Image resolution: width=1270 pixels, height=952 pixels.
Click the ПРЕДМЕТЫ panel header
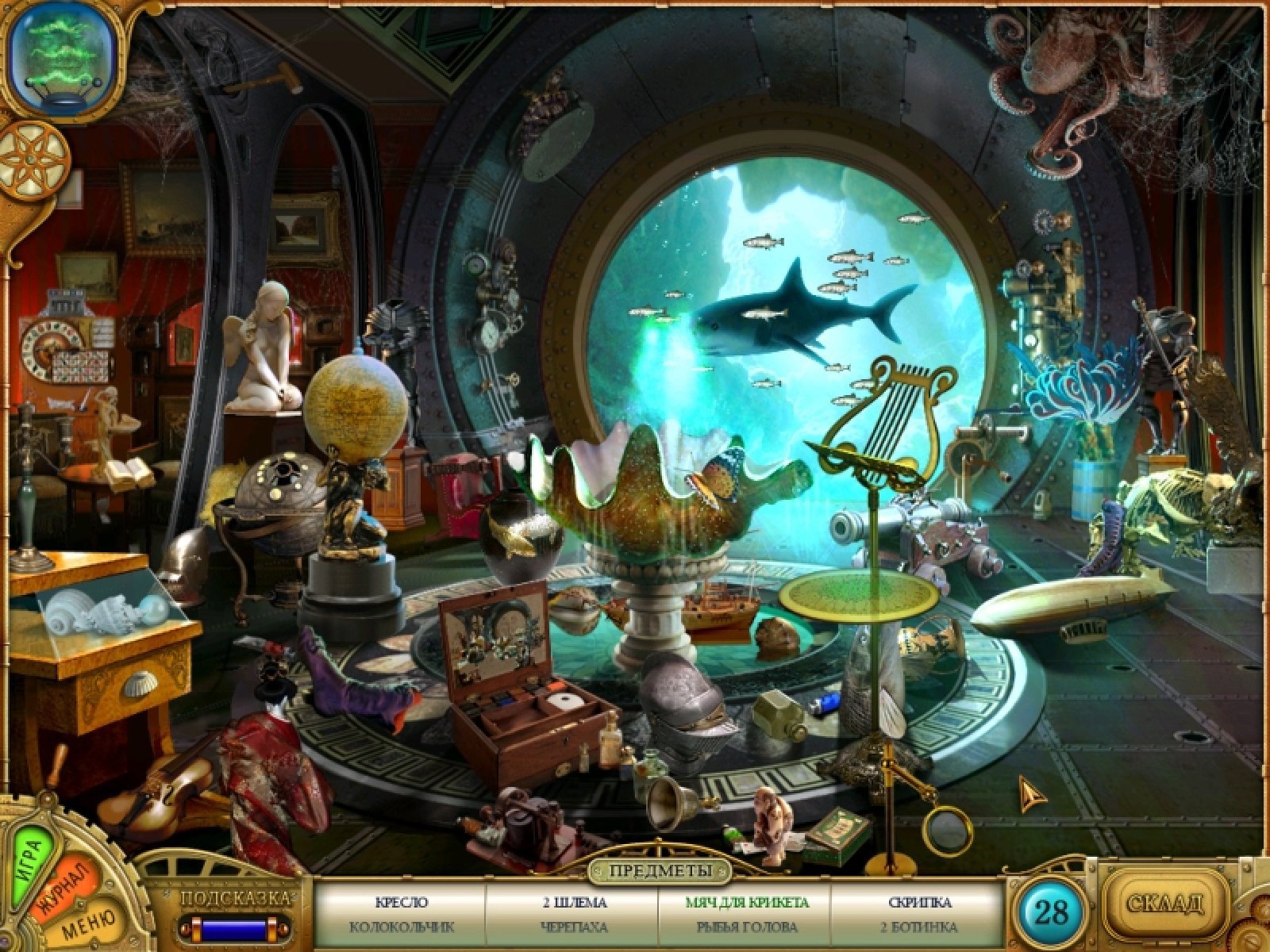click(660, 871)
